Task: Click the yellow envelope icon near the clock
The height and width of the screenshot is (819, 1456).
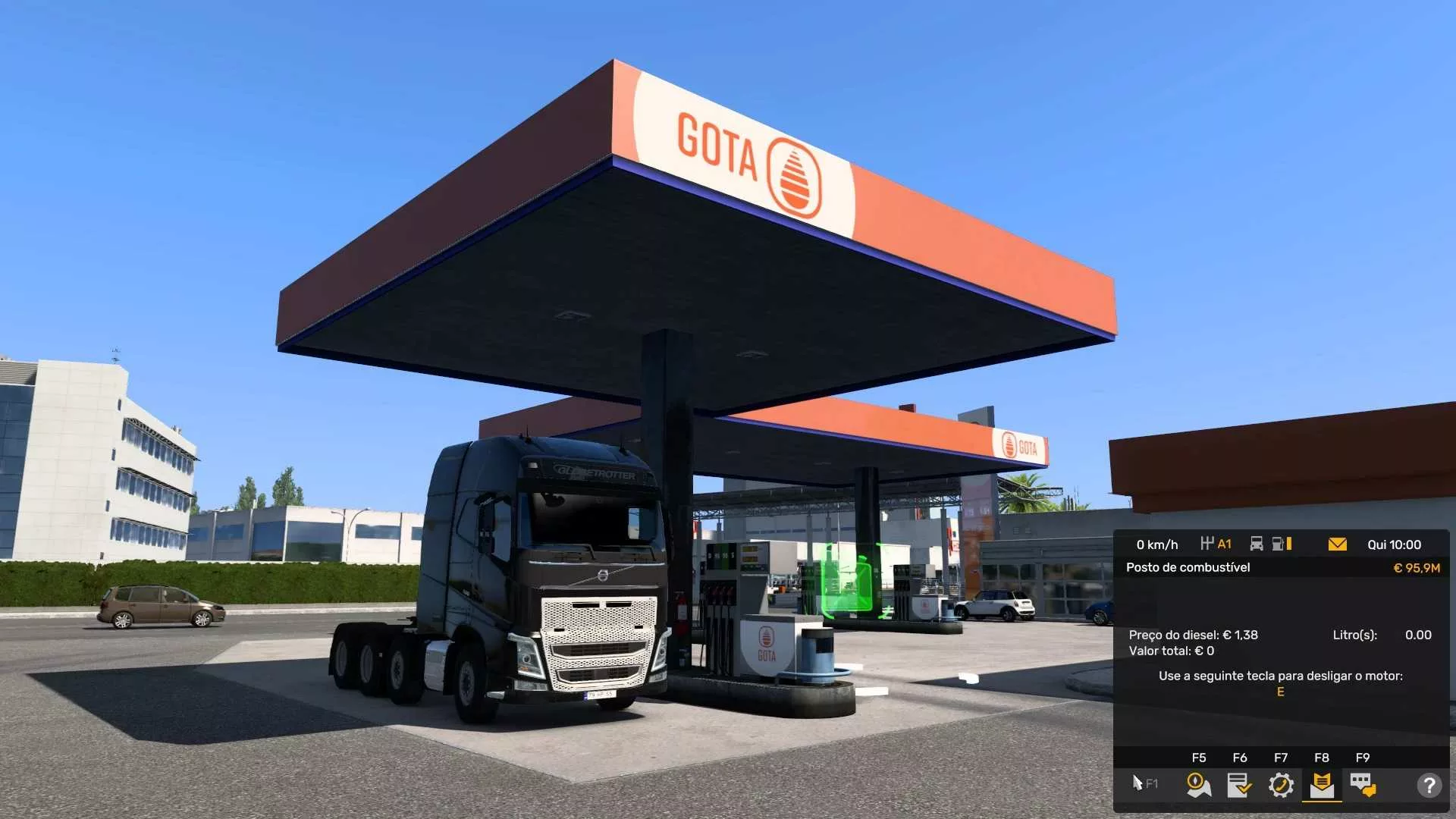Action: (x=1337, y=544)
